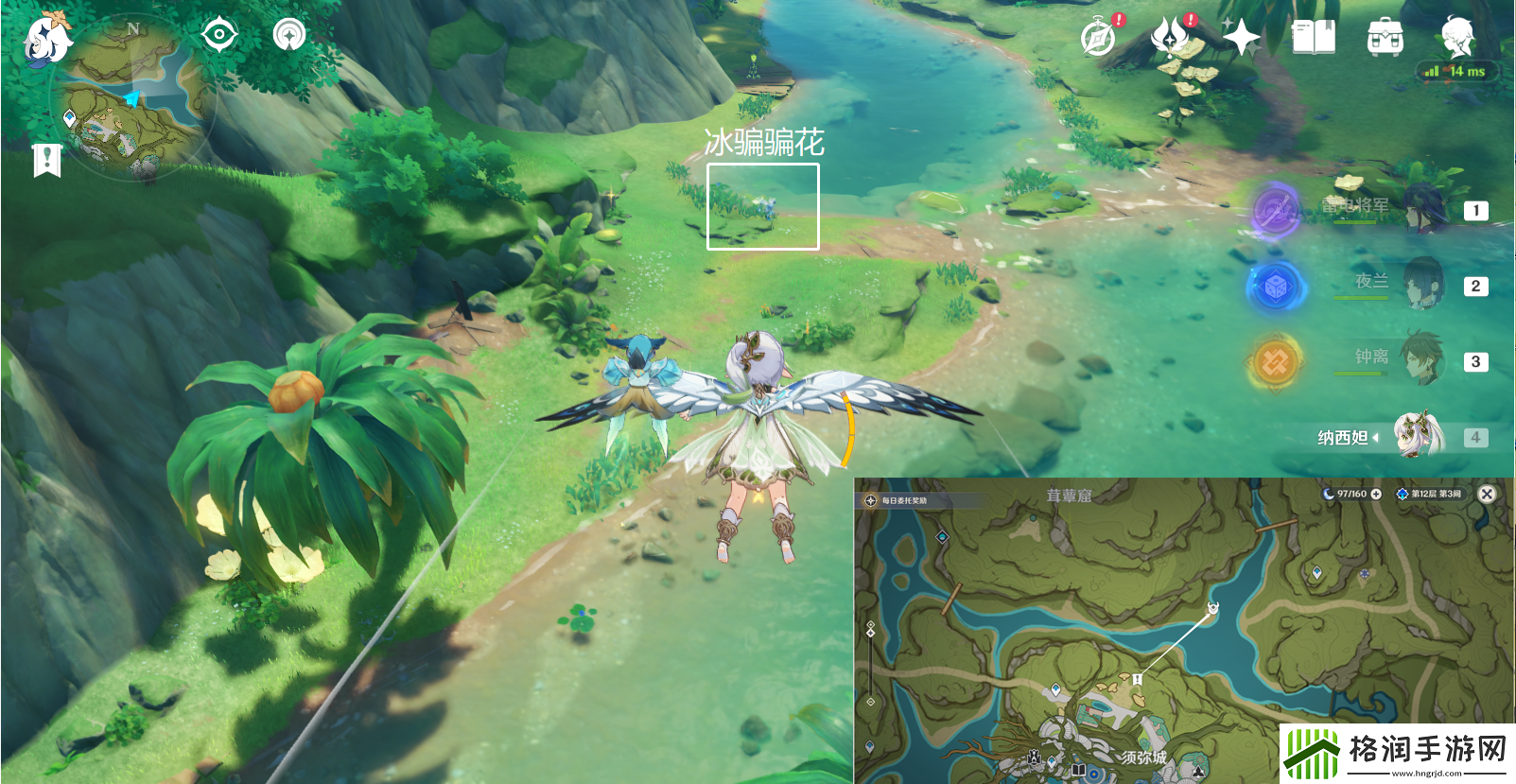Open the quest banner with exclamation mark

[x=46, y=160]
